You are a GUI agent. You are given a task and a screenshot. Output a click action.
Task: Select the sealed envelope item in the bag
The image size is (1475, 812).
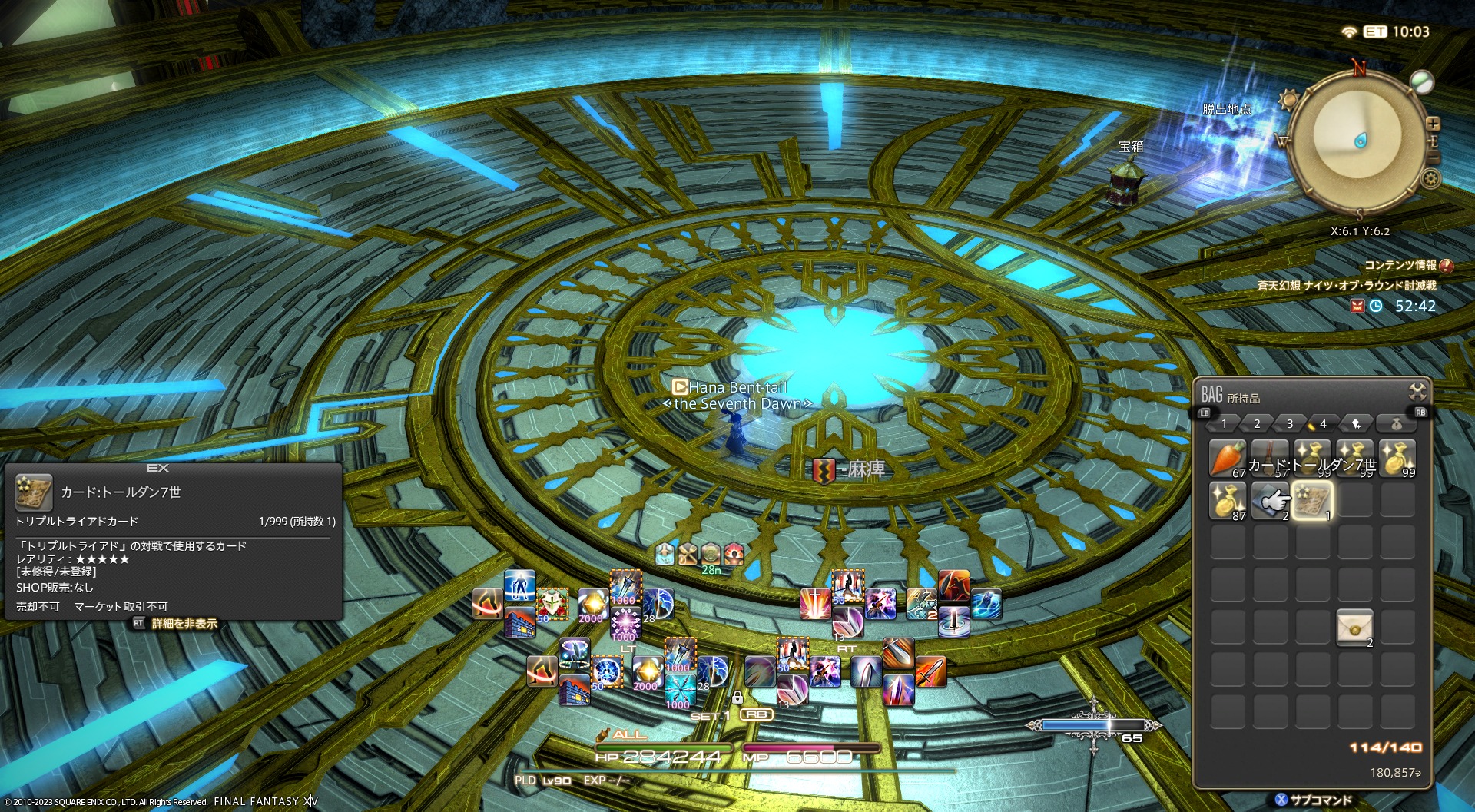(x=1354, y=628)
